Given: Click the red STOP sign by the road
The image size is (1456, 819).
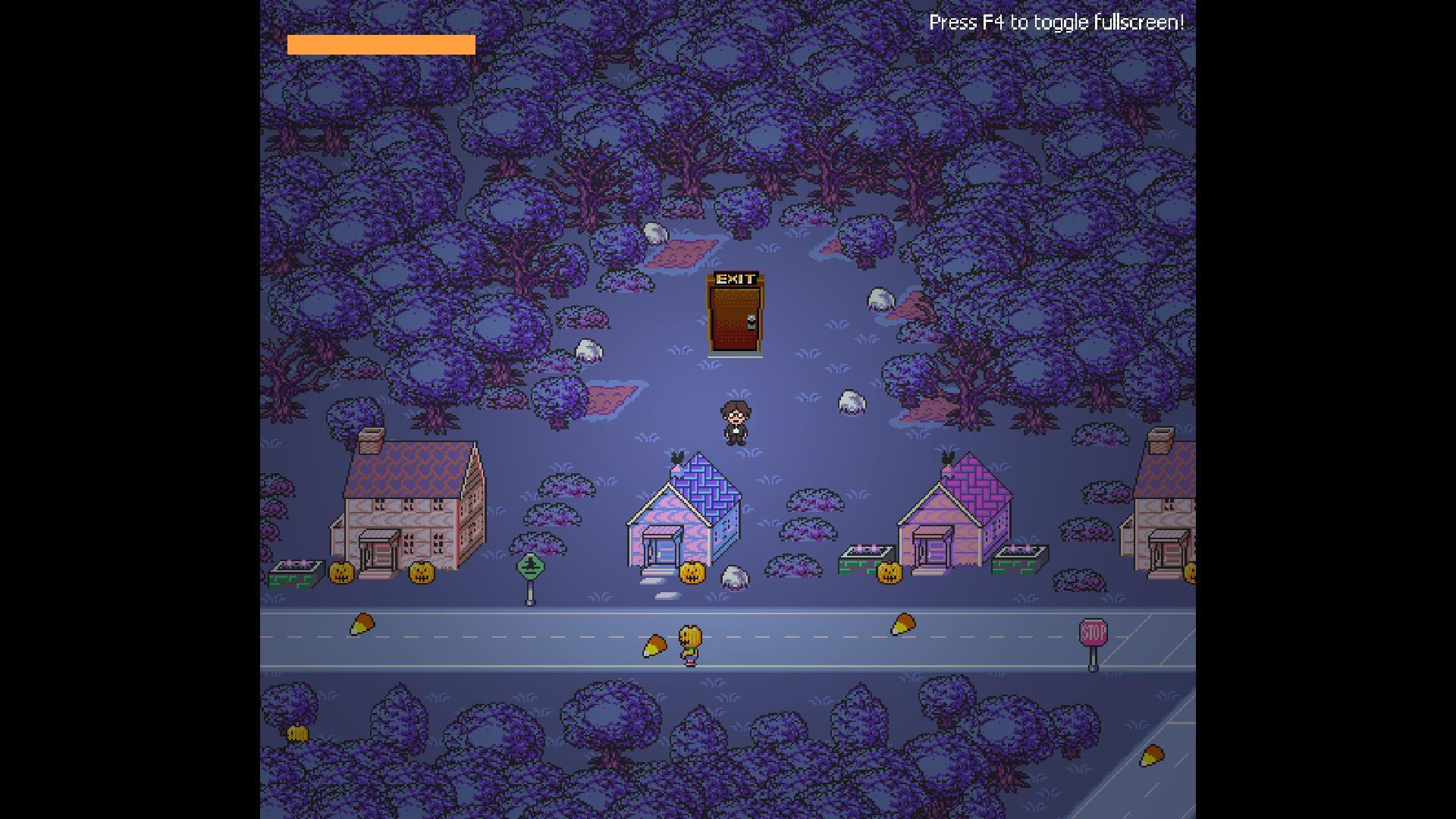Looking at the screenshot, I should pos(1094,631).
